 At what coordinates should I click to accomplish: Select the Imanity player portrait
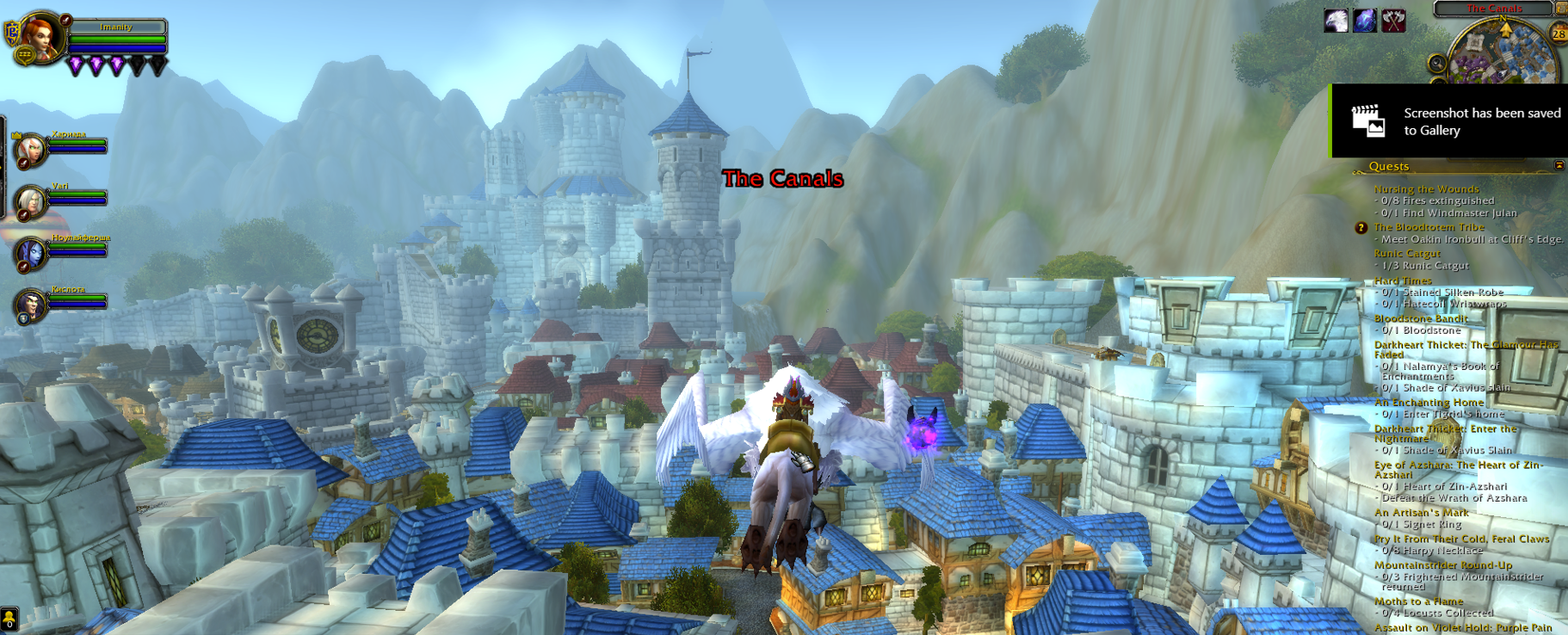[40, 37]
